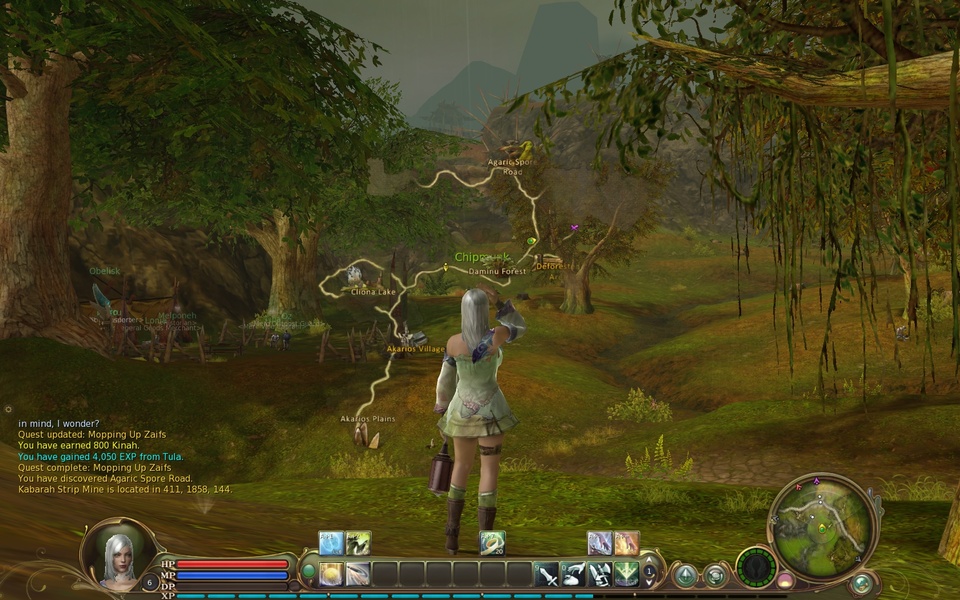Use the hand-and-pouch gather skill
This screenshot has width=960, height=600.
(573, 574)
